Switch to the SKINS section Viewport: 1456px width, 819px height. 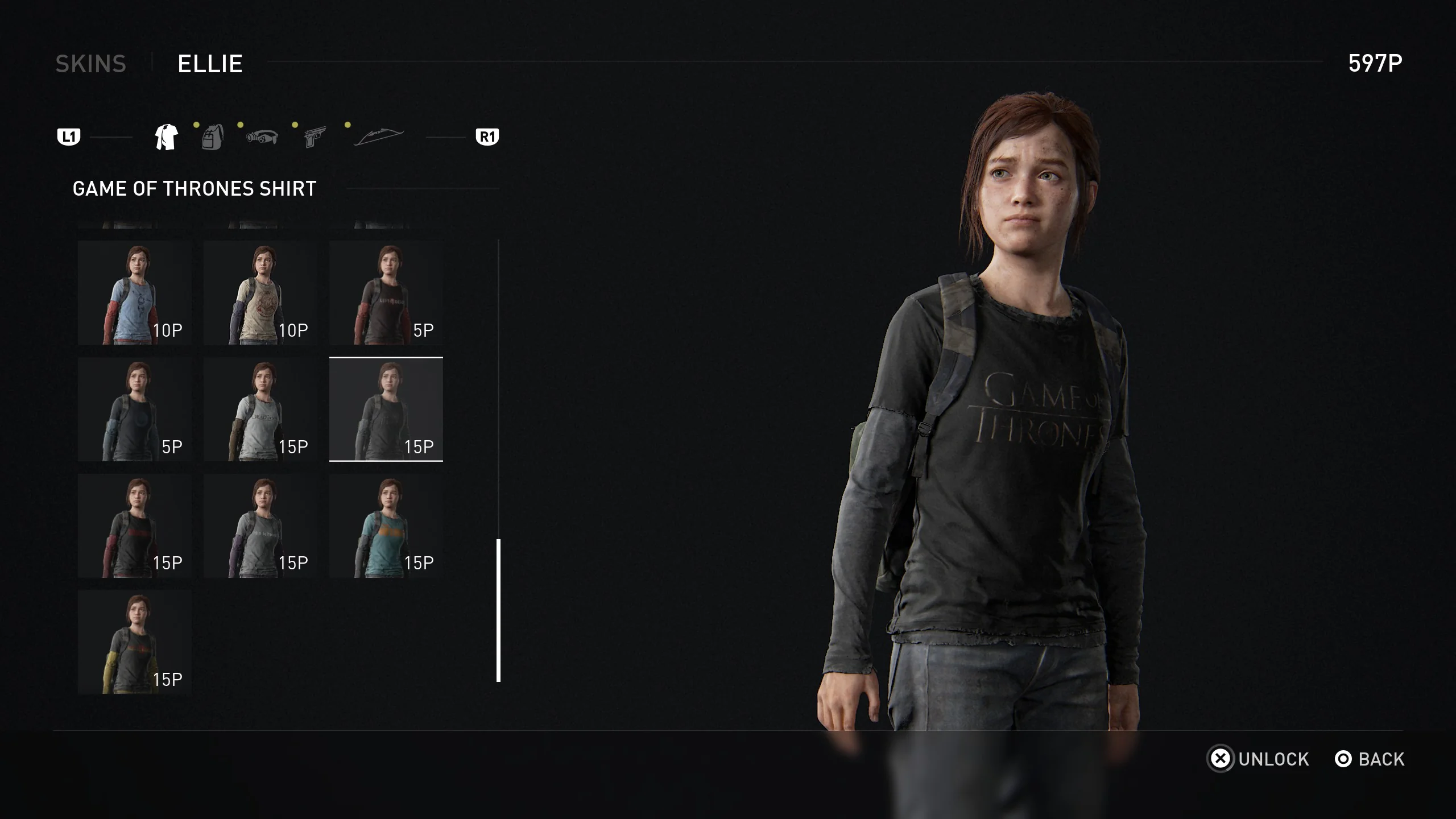click(x=91, y=64)
